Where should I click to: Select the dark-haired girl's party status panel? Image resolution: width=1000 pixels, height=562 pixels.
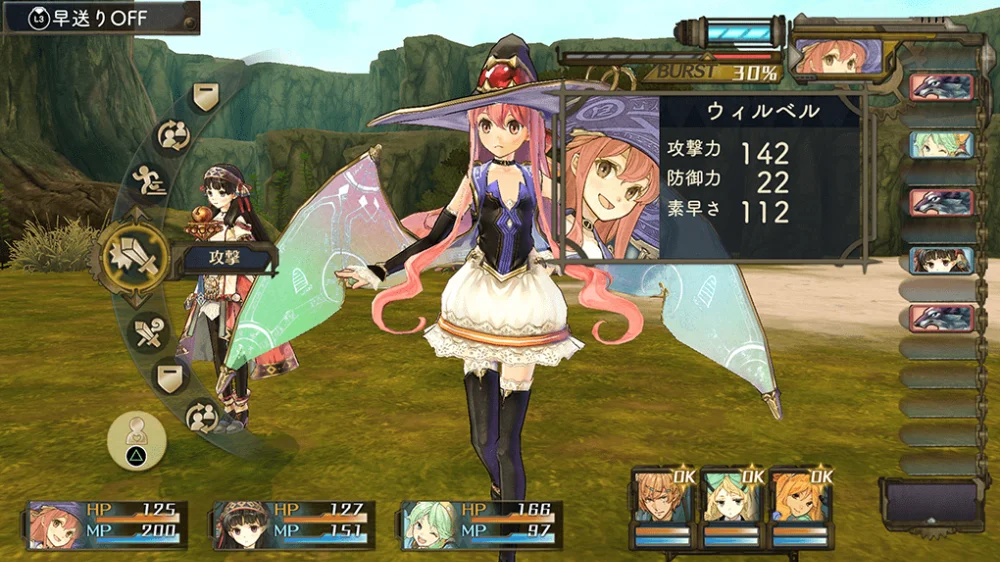click(x=293, y=525)
